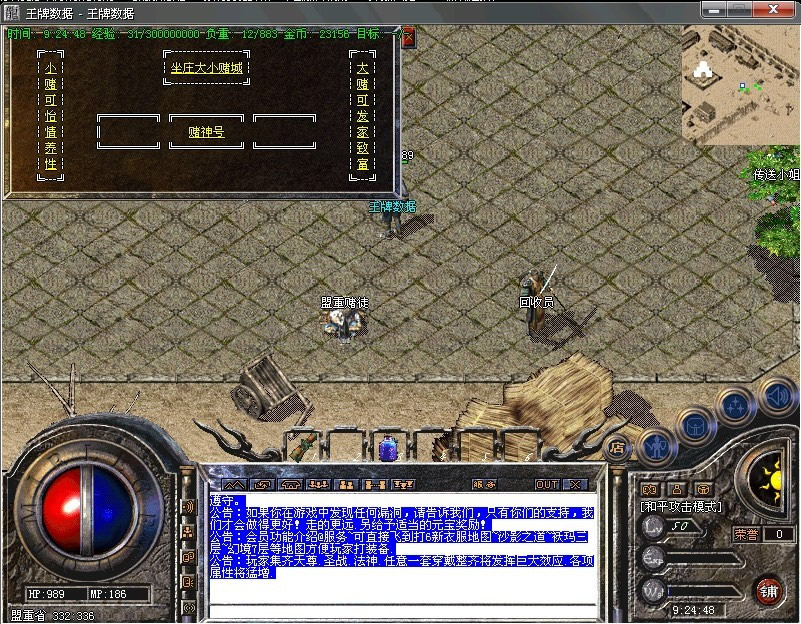Viewport: 801px width, 624px height.
Task: Click the OUT button above chat
Action: tap(546, 484)
